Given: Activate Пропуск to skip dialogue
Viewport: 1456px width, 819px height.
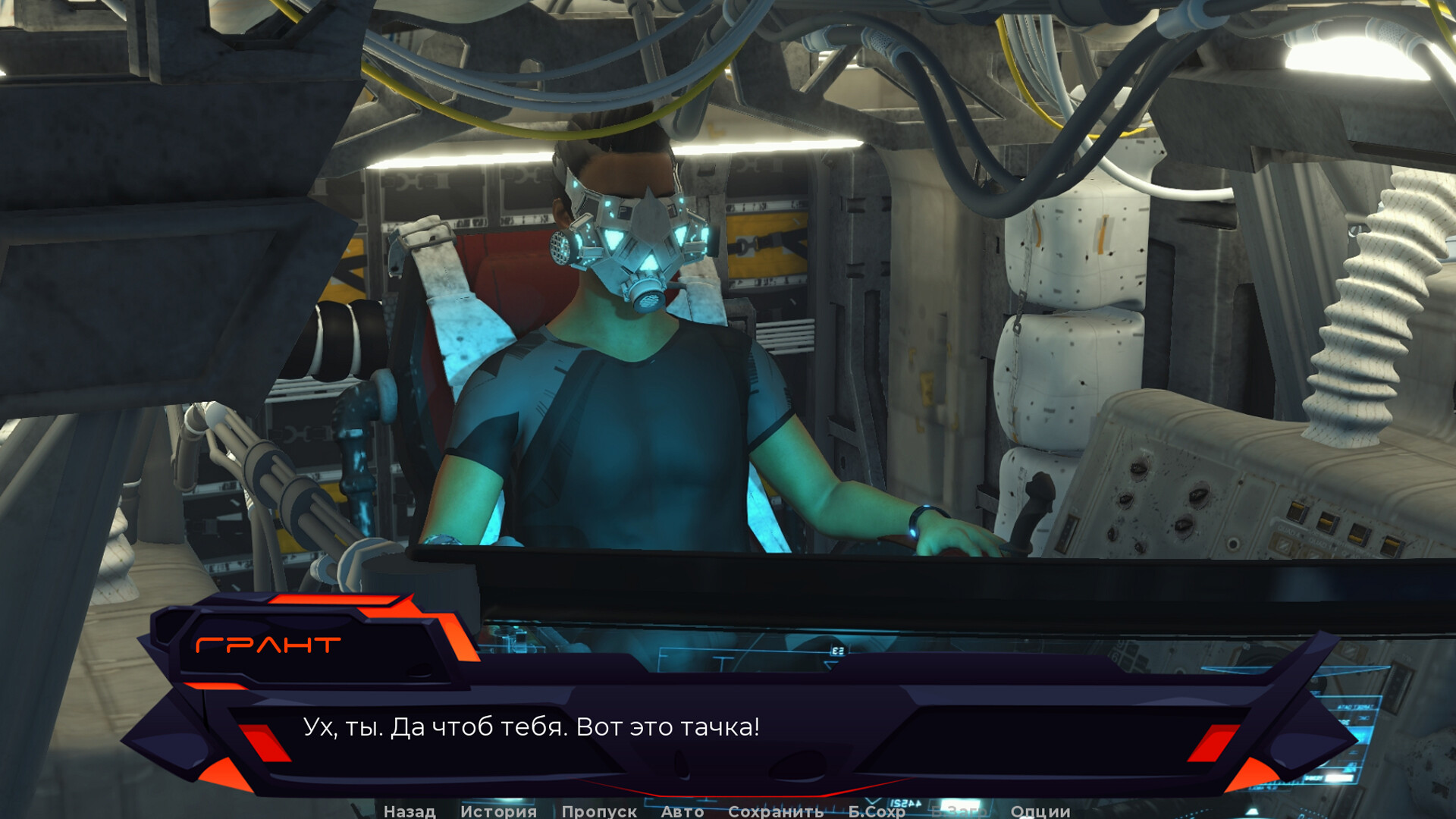Looking at the screenshot, I should coord(599,811).
